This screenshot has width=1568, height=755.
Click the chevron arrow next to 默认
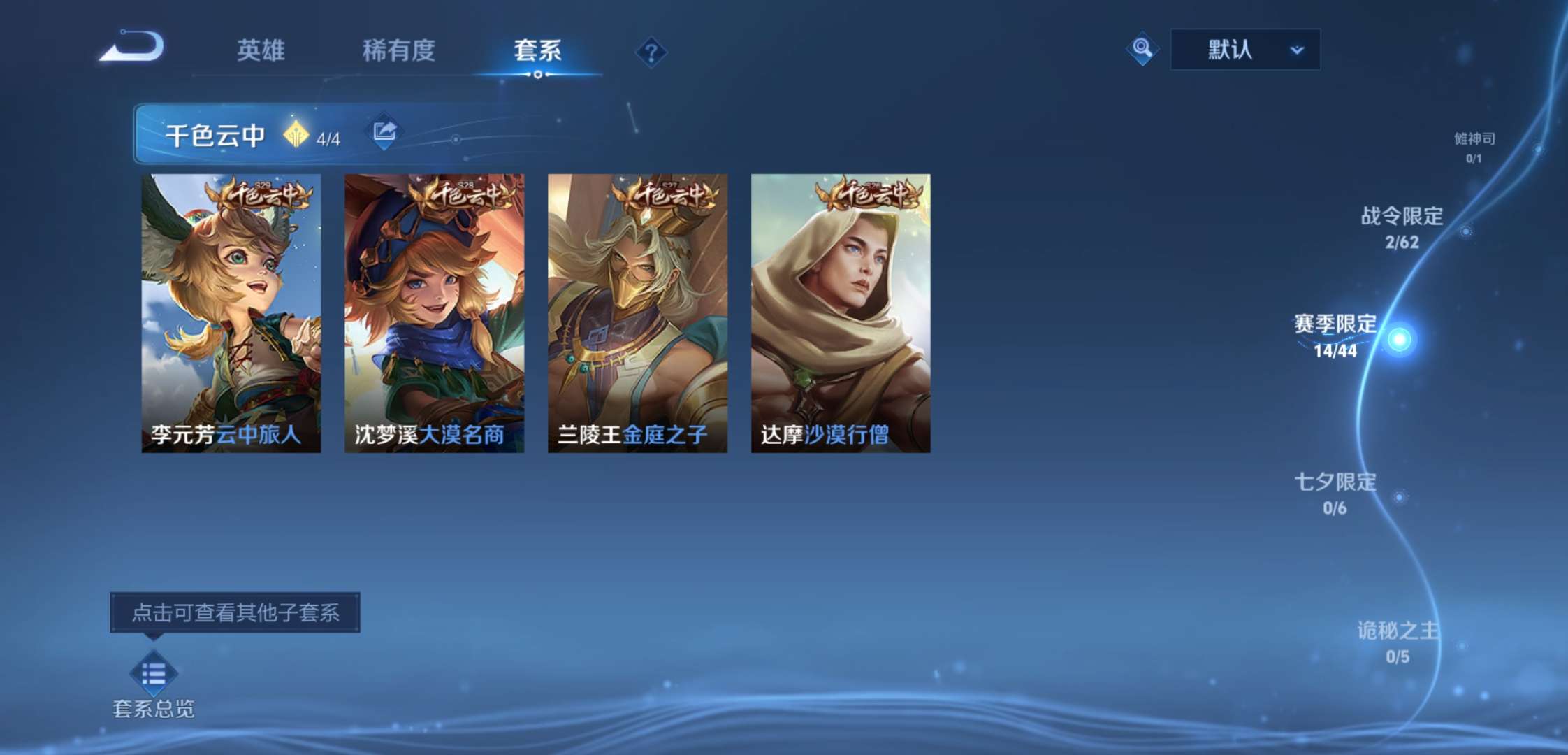pyautogui.click(x=1297, y=50)
